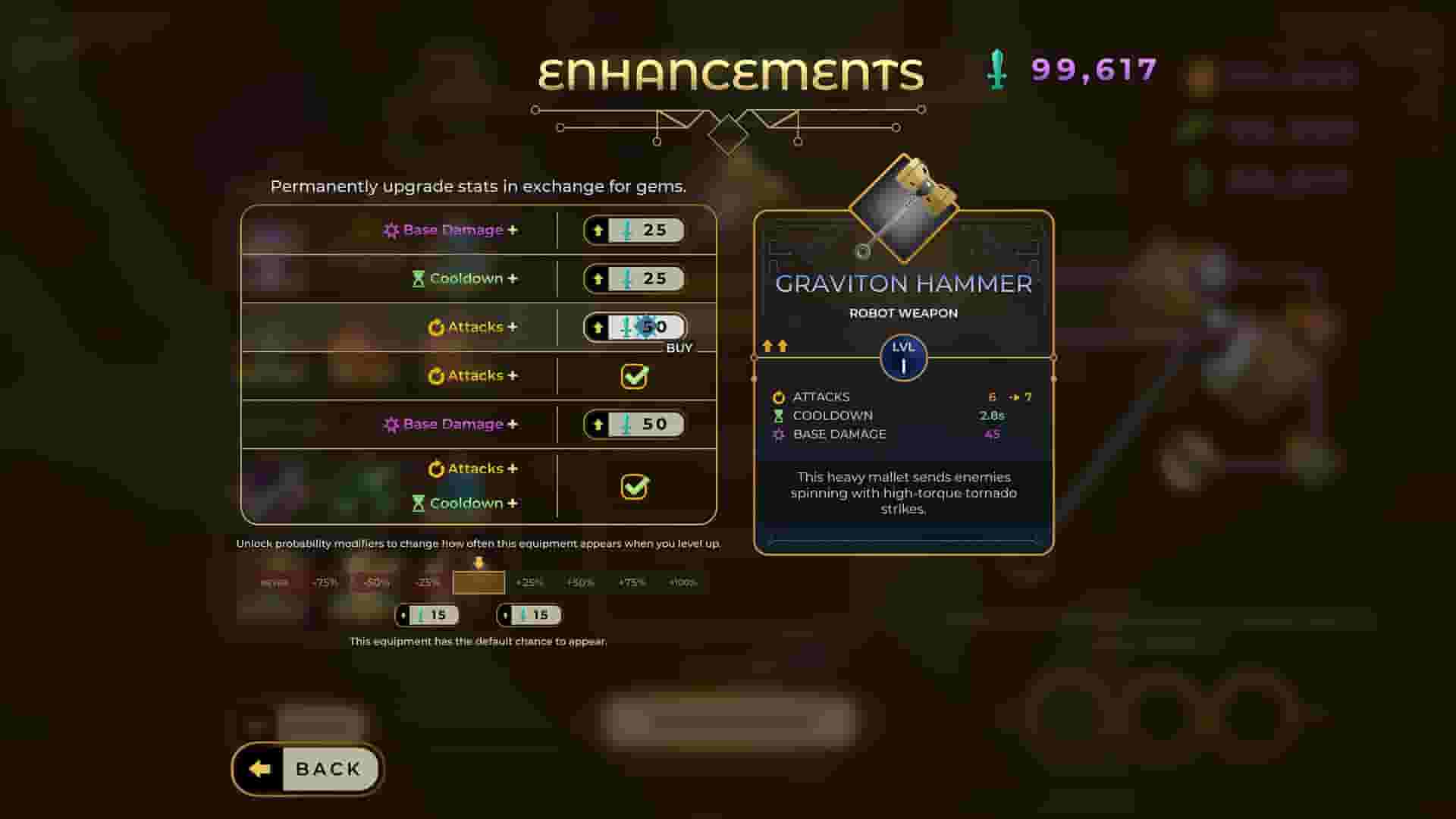Click the orange Attacks circular icon
Image resolution: width=1456 pixels, height=819 pixels.
point(437,326)
